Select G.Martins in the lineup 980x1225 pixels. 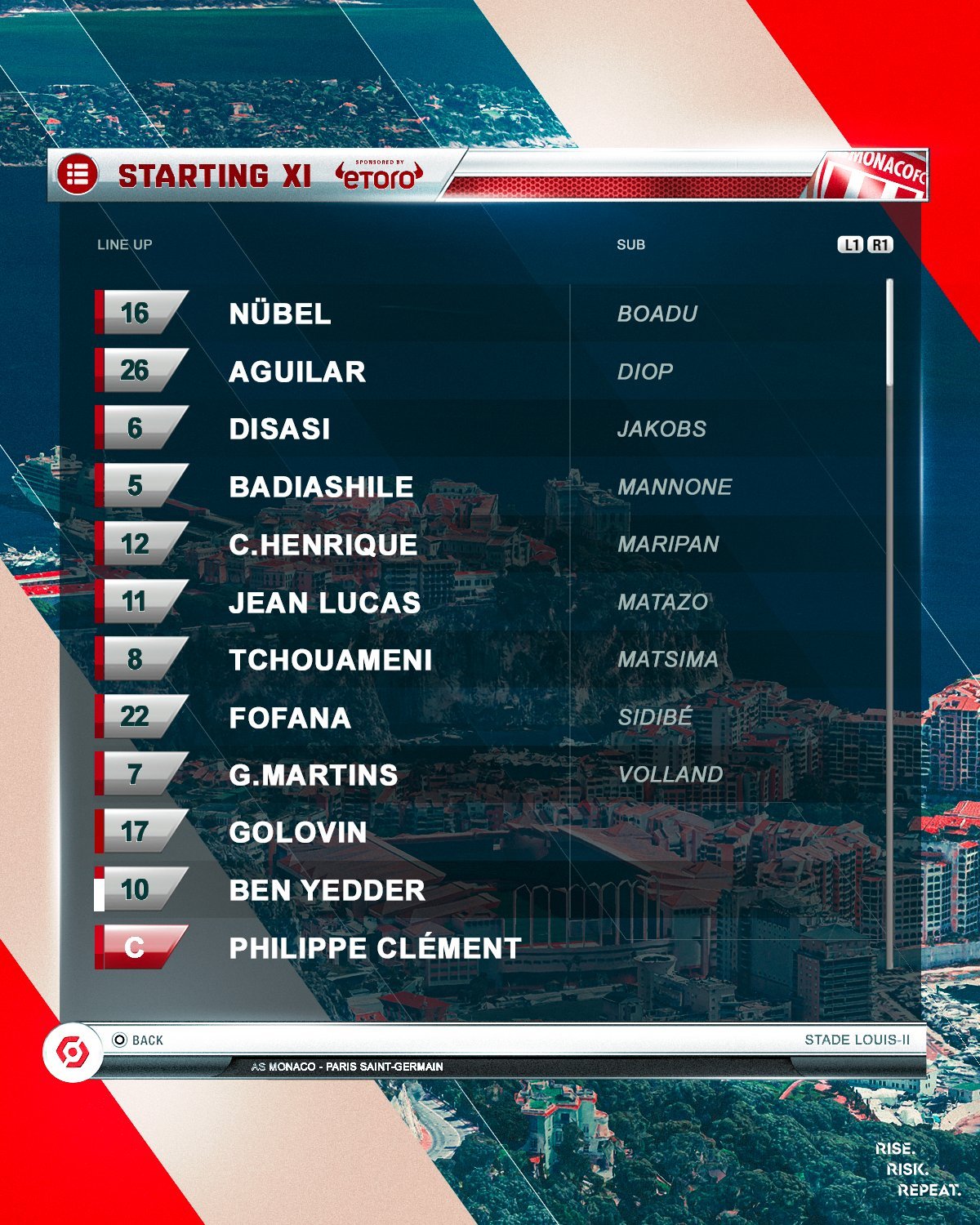click(314, 775)
